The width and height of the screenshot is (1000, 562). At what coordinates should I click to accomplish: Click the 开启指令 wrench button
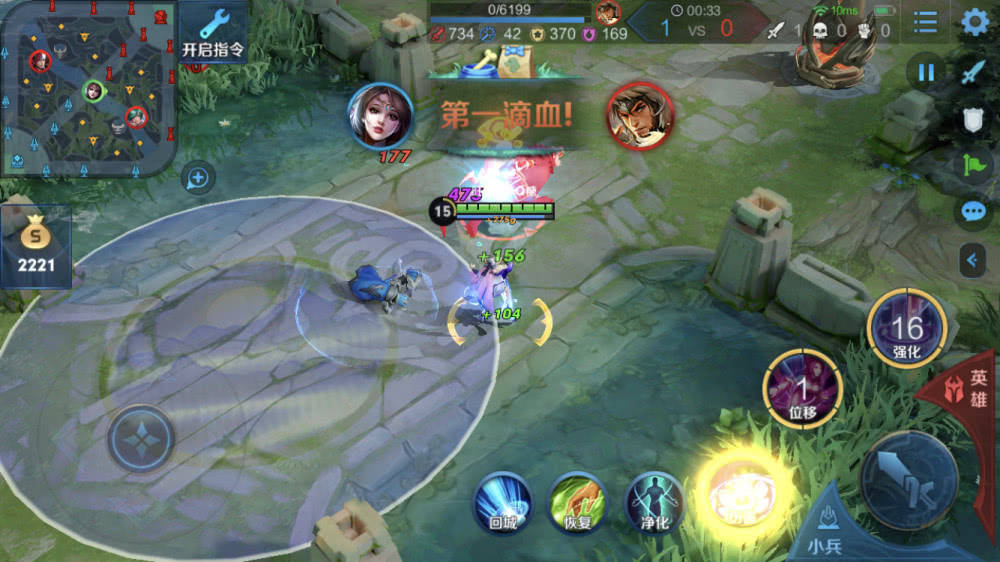coord(214,33)
